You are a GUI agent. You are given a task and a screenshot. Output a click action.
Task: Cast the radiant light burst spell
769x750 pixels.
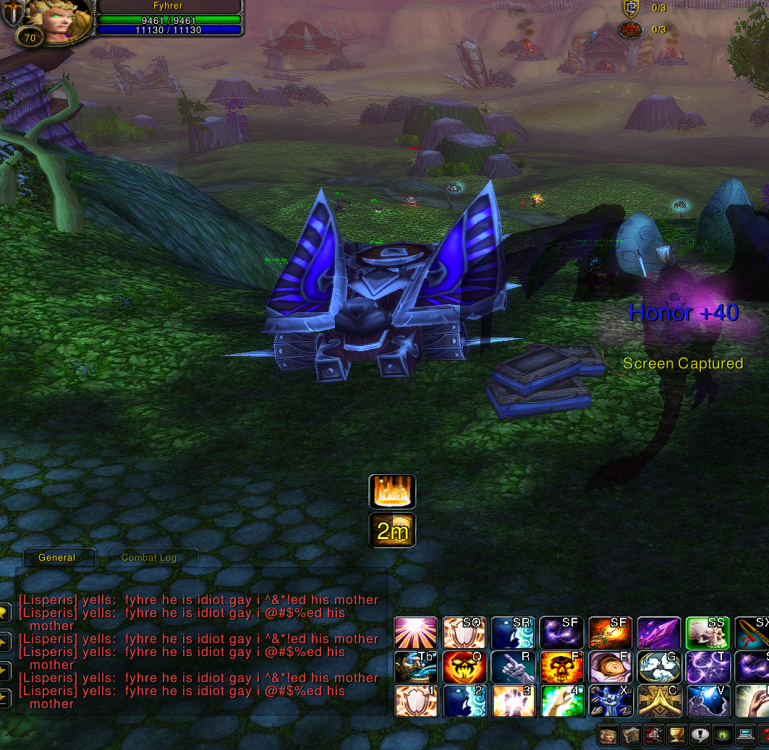(x=415, y=633)
